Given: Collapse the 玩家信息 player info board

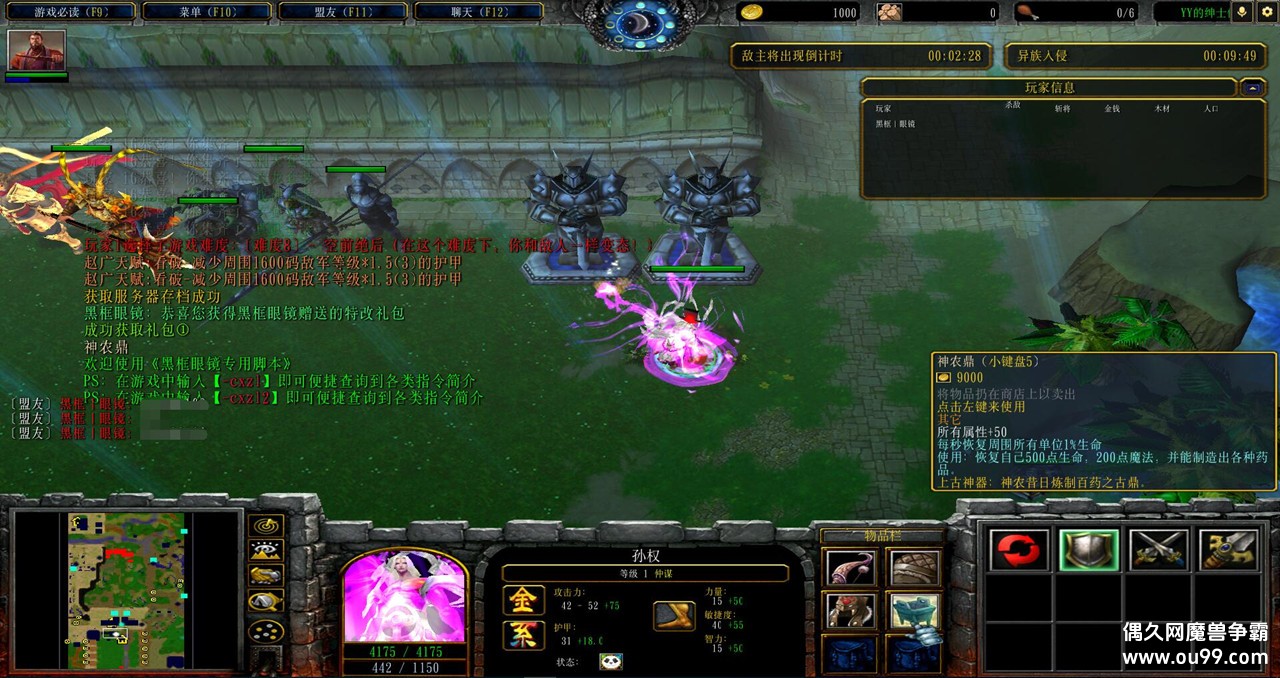Looking at the screenshot, I should pyautogui.click(x=1253, y=88).
